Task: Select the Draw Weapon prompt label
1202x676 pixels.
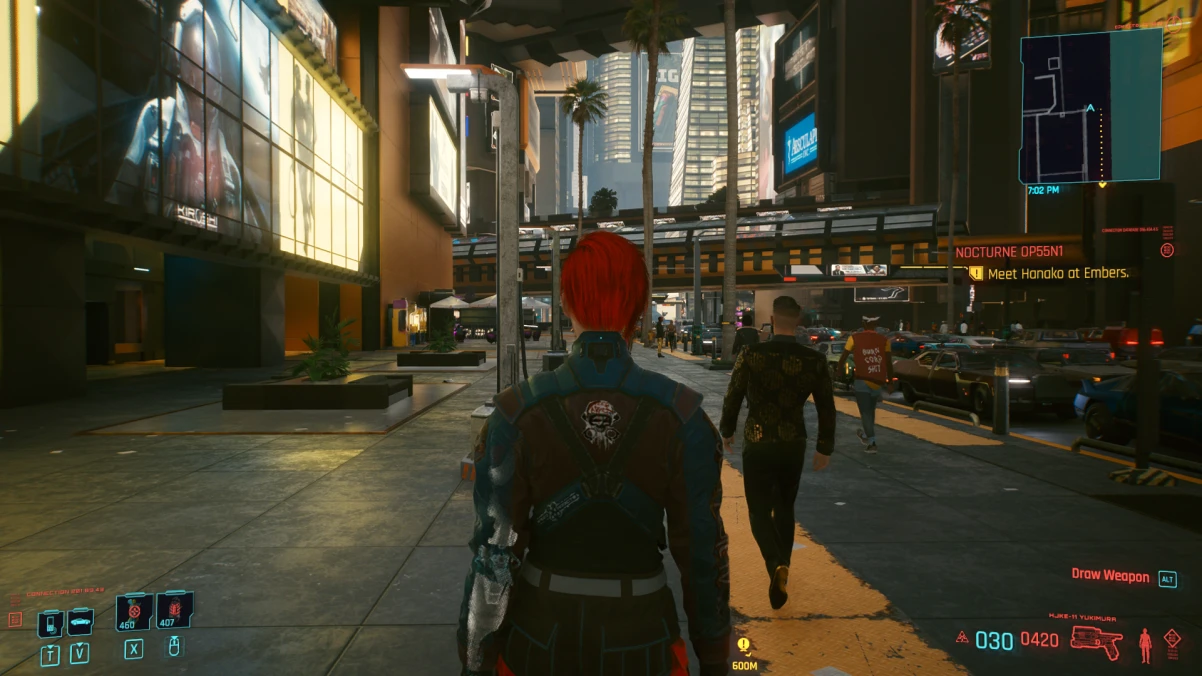Action: click(x=1110, y=575)
